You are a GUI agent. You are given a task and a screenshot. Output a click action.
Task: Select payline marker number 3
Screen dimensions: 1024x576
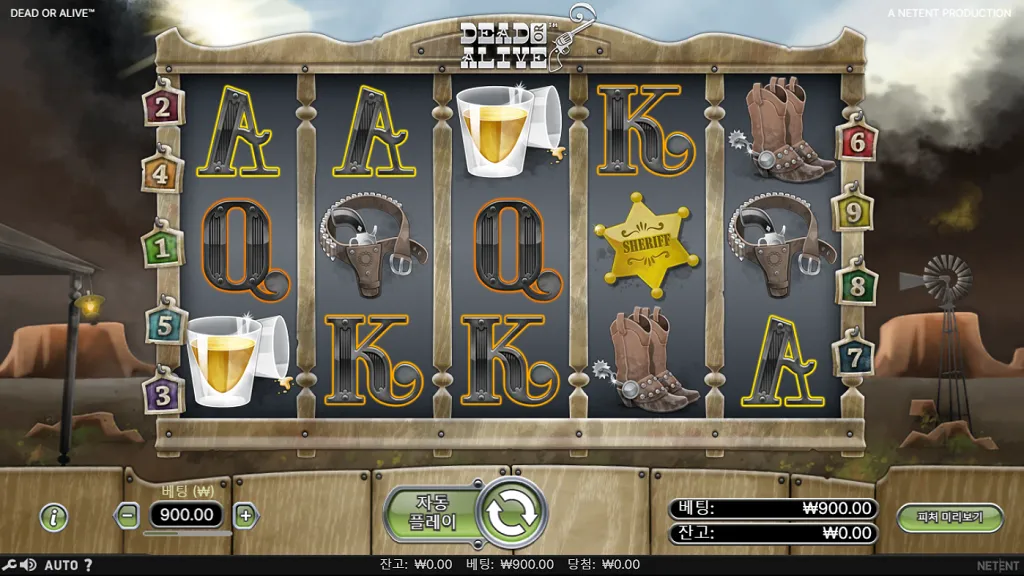tap(164, 392)
